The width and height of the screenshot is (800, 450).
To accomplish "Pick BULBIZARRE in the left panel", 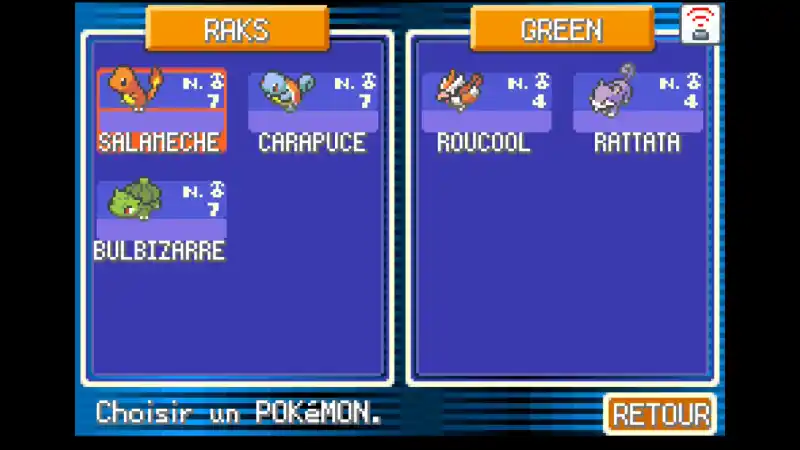I will click(x=161, y=220).
